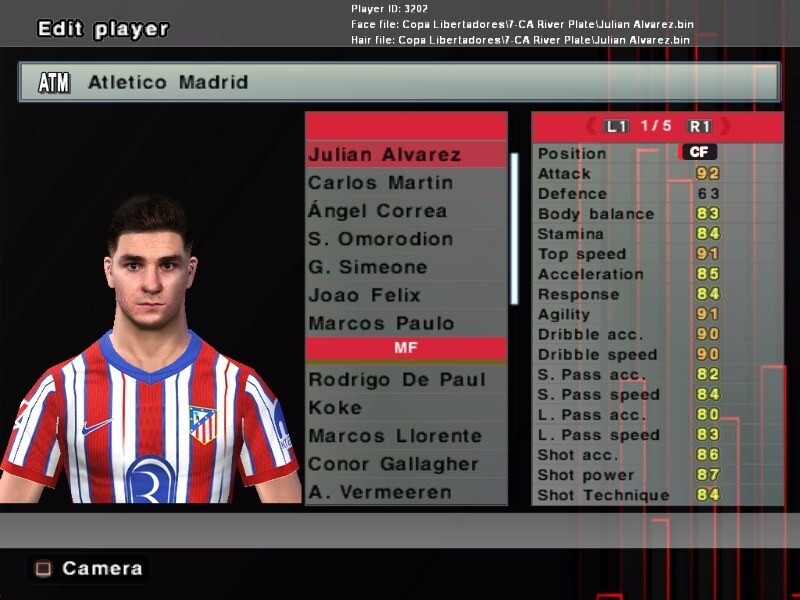Select Ángel Correa in the list
This screenshot has width=800, height=600.
377,211
